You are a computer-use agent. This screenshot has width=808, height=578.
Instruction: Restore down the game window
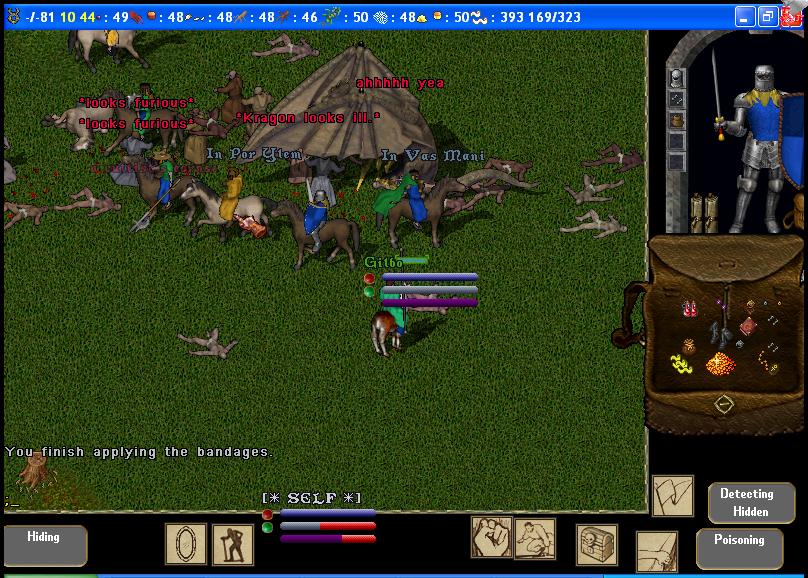(x=767, y=17)
